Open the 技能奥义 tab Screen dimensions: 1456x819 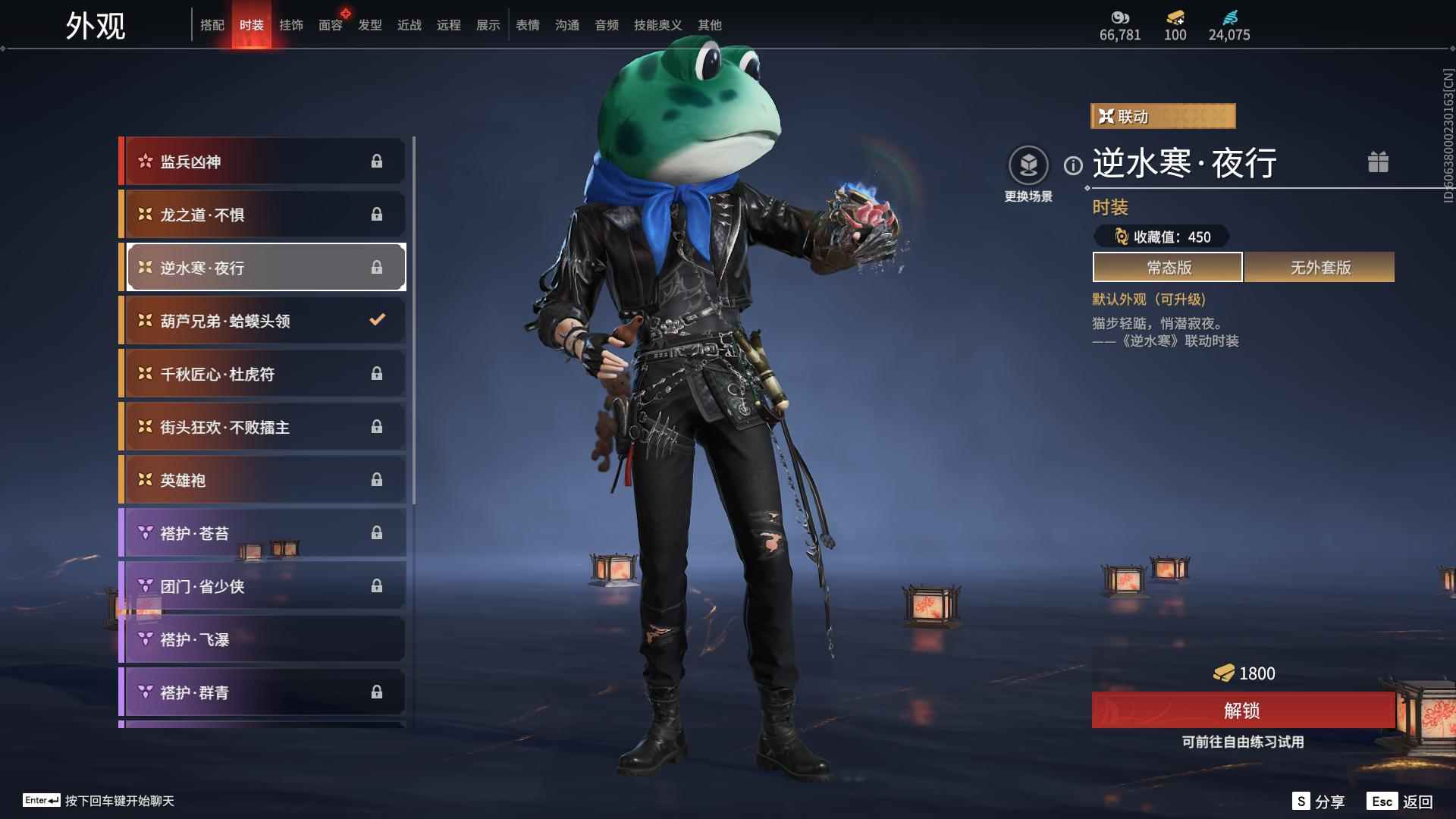click(657, 25)
